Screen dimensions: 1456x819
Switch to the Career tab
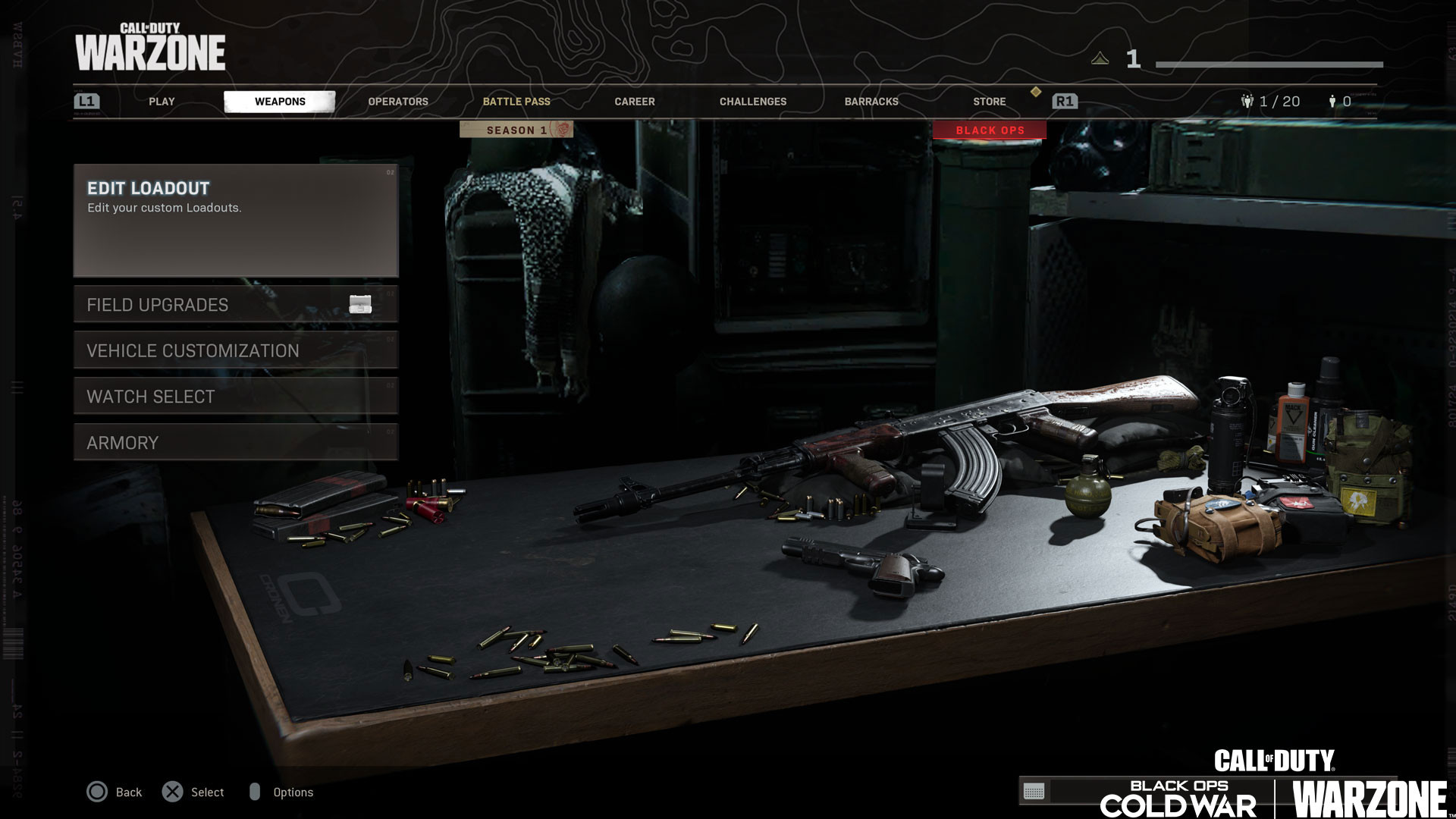pos(635,102)
